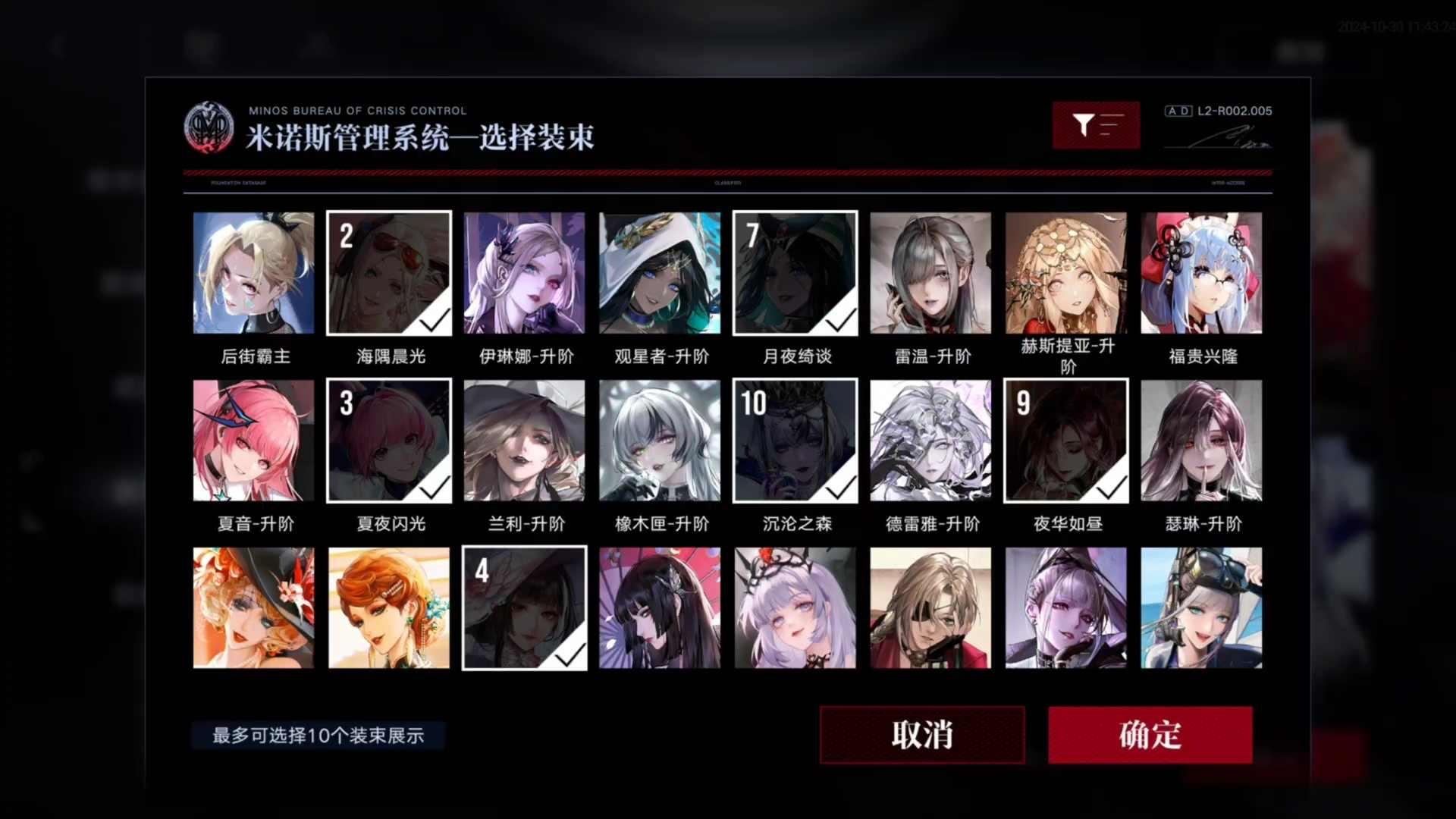Deselect the 夜华如昼 costume numbered 9
This screenshot has width=1456, height=819.
pos(1065,440)
